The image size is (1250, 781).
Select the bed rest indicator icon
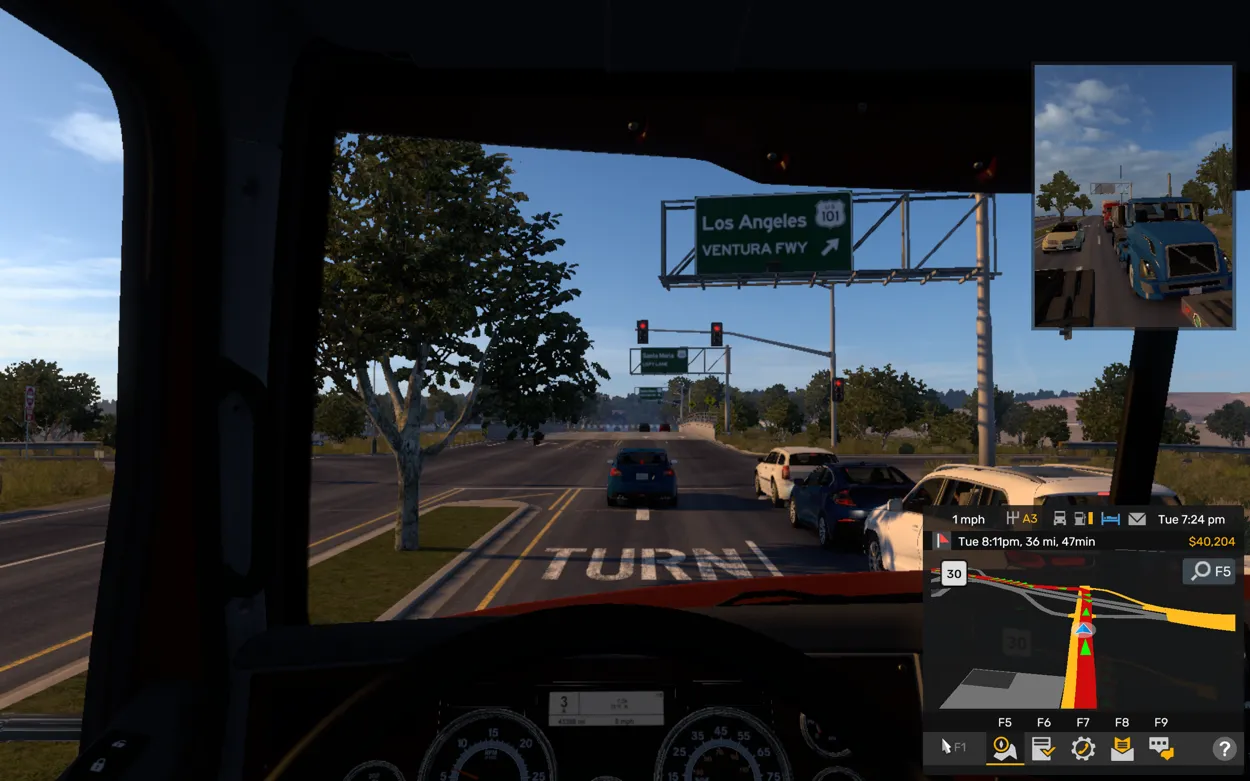tap(1110, 519)
